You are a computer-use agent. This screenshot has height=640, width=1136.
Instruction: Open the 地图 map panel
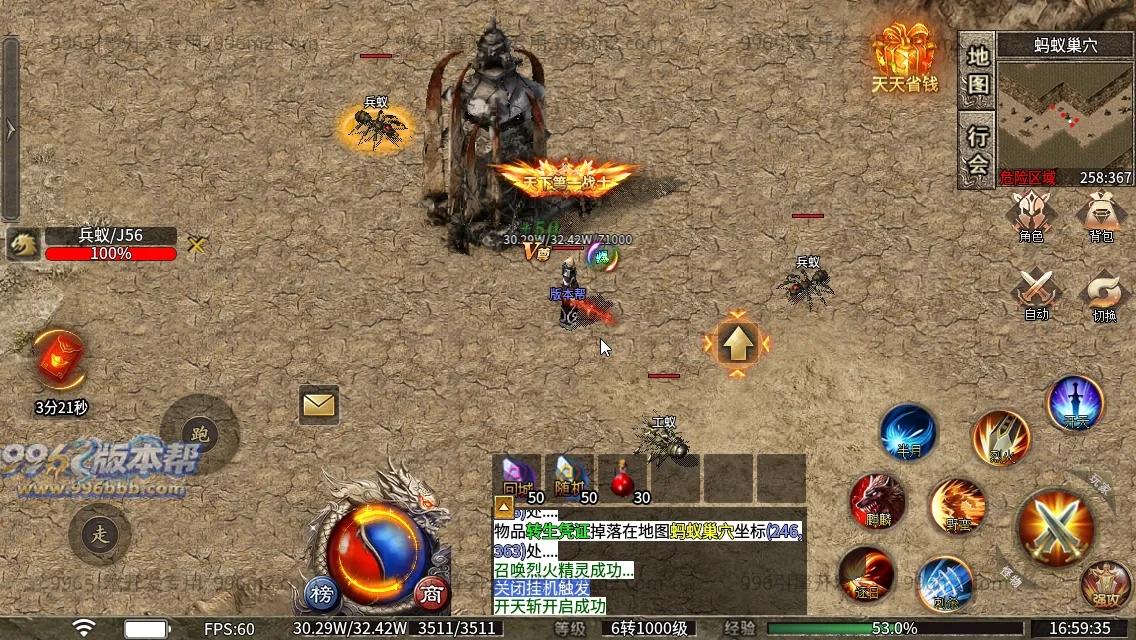(x=979, y=70)
